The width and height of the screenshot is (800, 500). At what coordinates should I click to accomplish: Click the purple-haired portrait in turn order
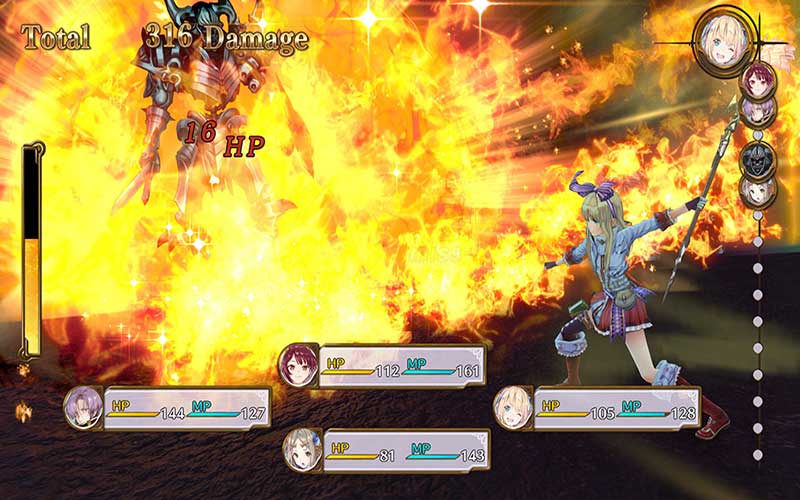coord(757,108)
